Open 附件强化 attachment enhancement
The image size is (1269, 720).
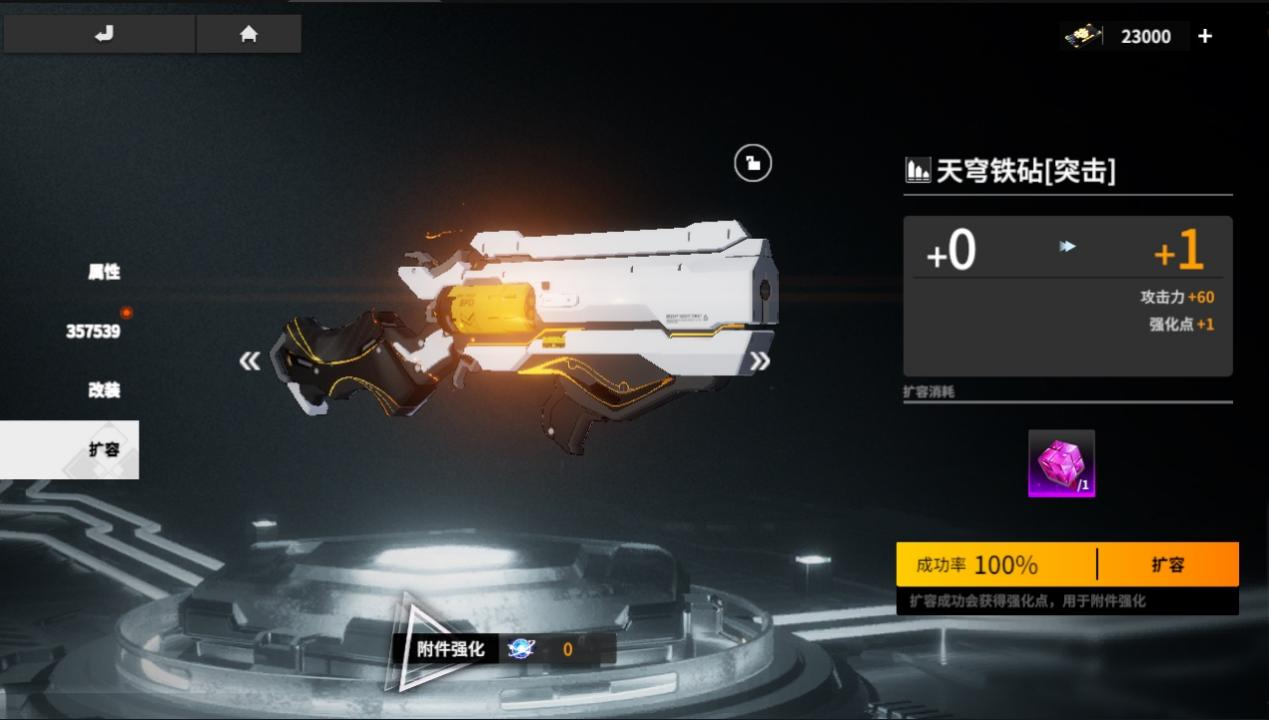pyautogui.click(x=451, y=649)
